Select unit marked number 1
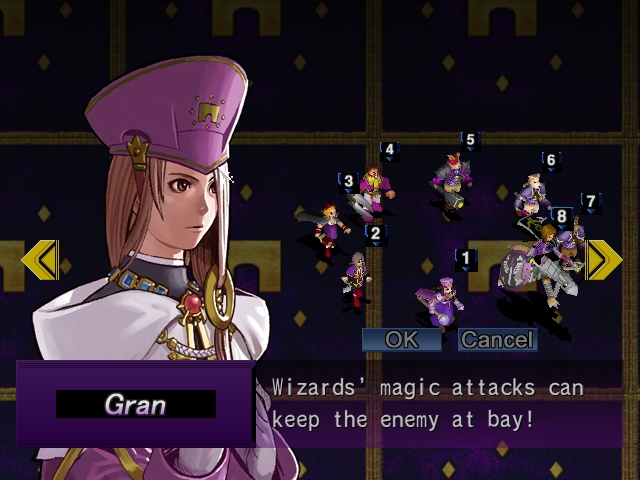This screenshot has height=480, width=640. click(x=441, y=298)
